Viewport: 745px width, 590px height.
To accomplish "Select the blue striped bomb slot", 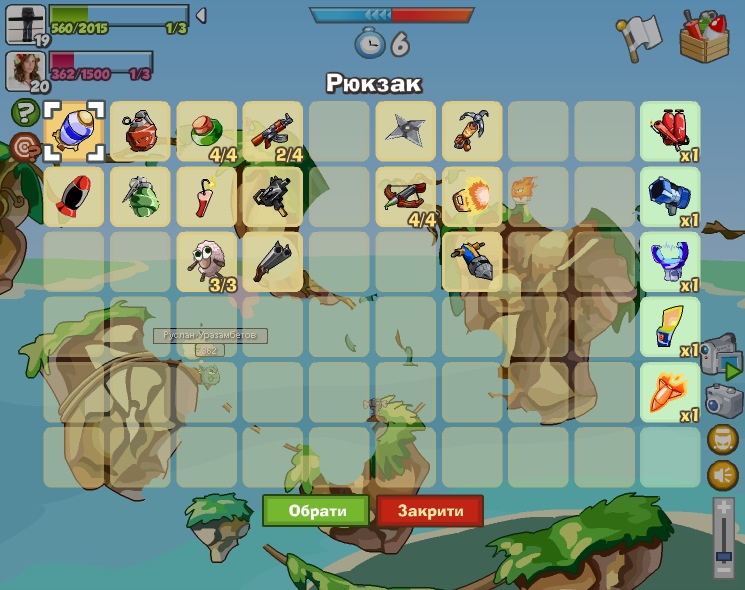I will [x=74, y=131].
